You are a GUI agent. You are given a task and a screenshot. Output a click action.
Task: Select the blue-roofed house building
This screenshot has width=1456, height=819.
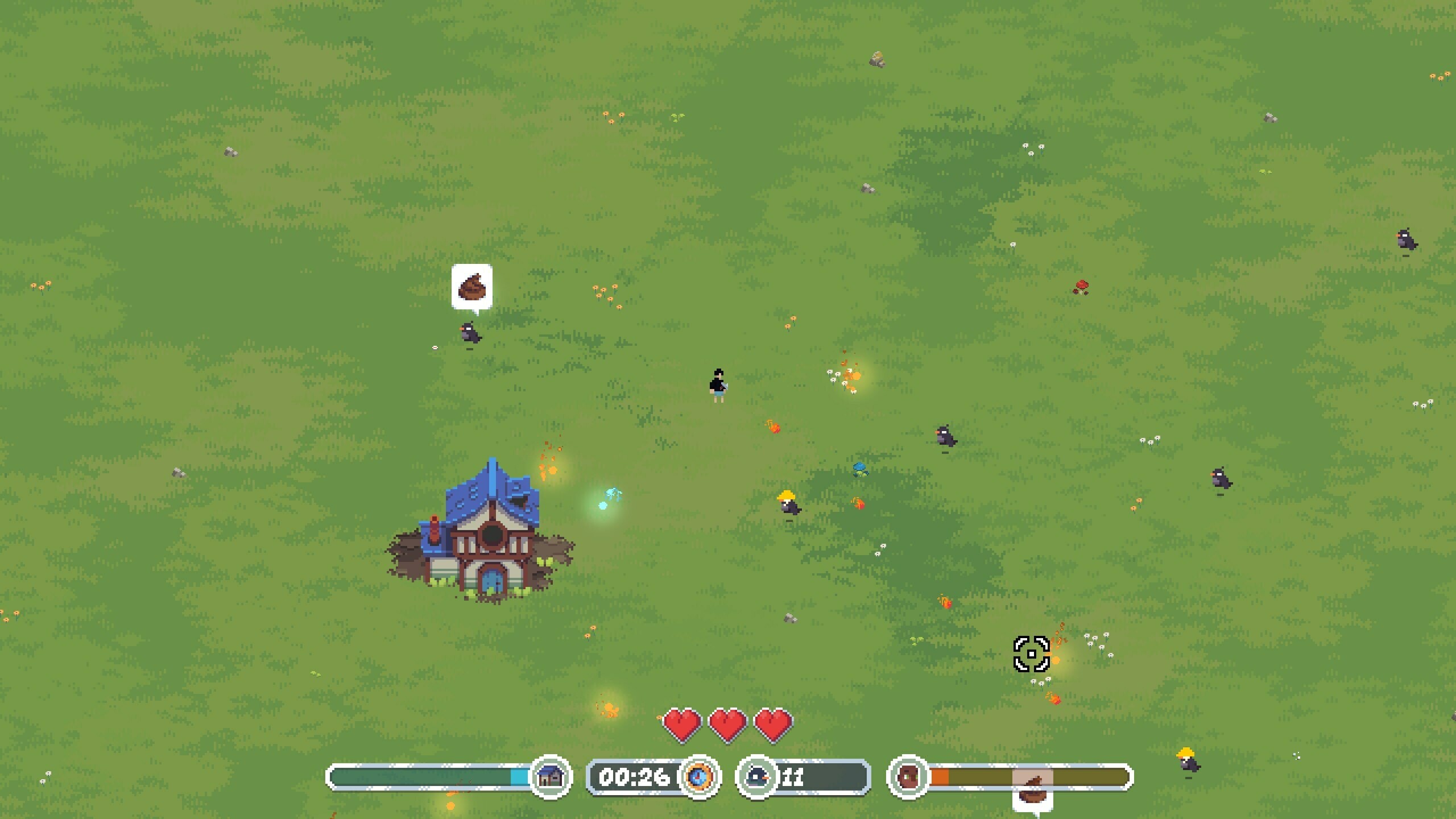pos(490,546)
